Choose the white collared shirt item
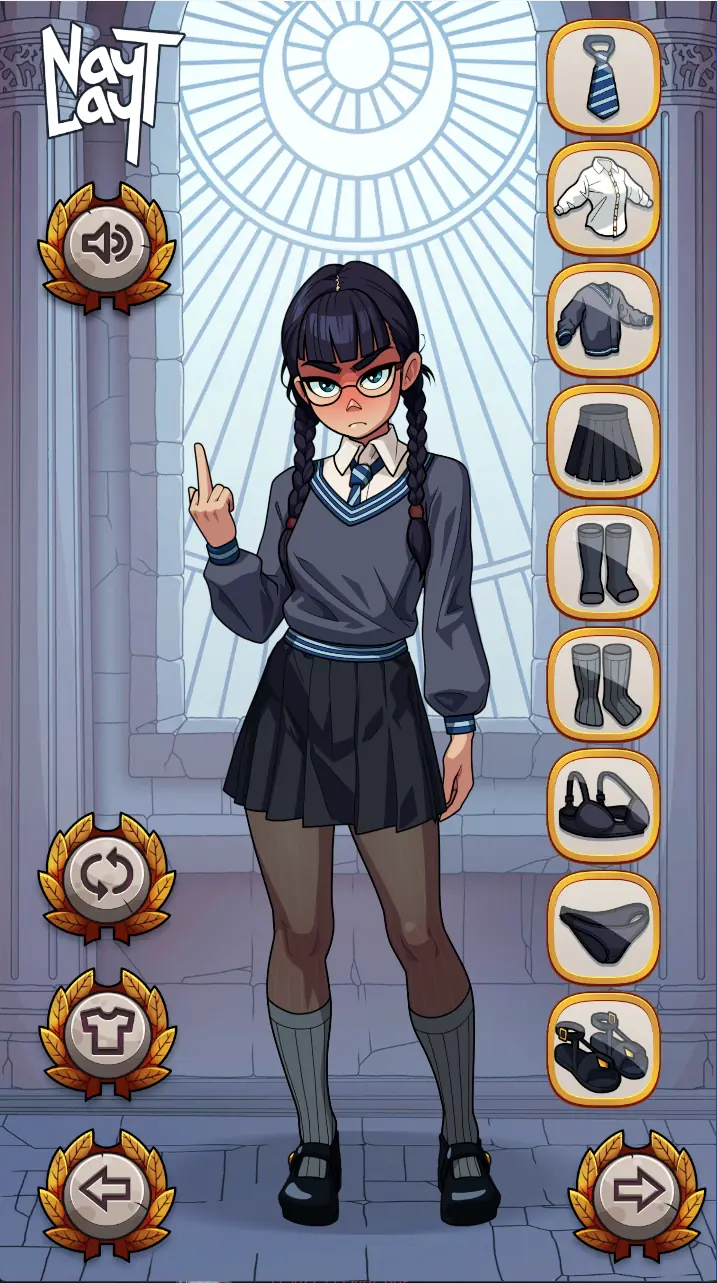Viewport: 717px width, 1283px height. pos(604,198)
